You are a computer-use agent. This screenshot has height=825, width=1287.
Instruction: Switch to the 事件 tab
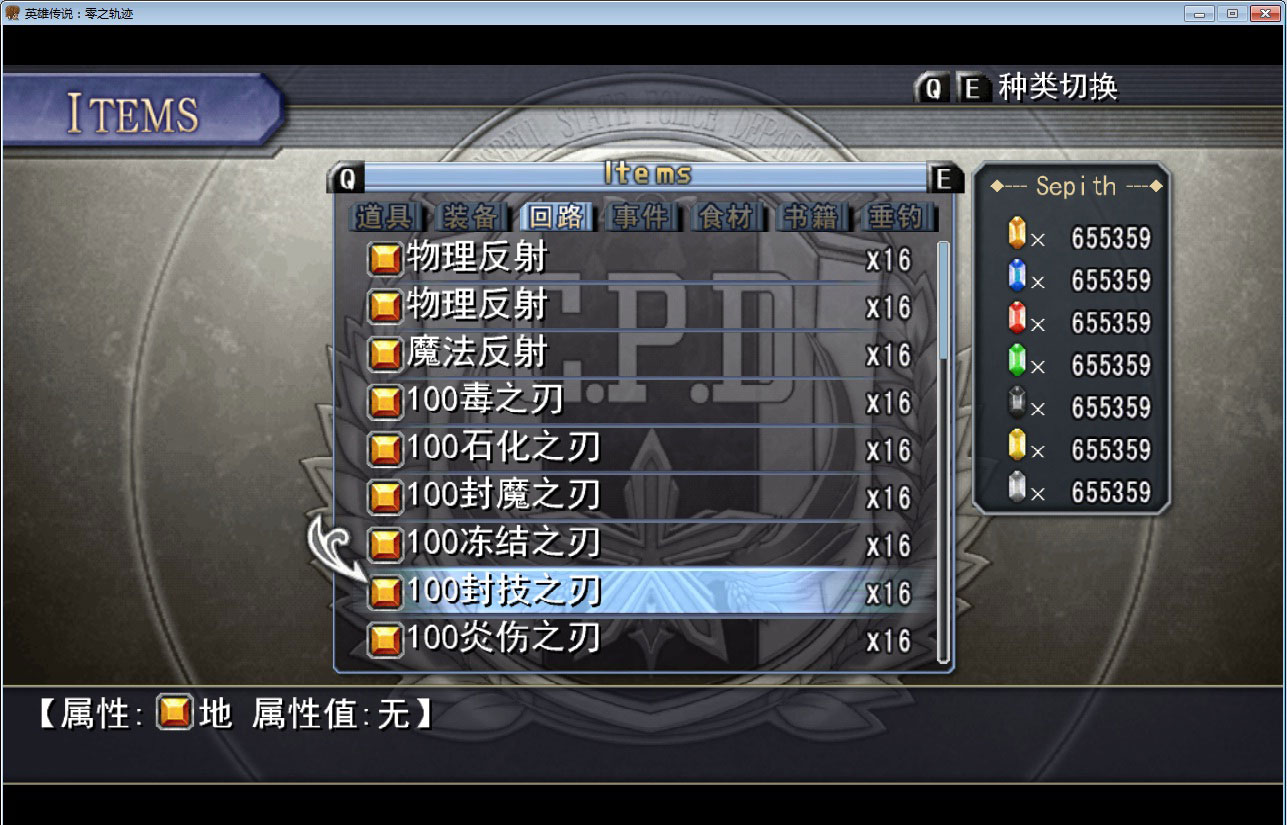click(x=641, y=217)
